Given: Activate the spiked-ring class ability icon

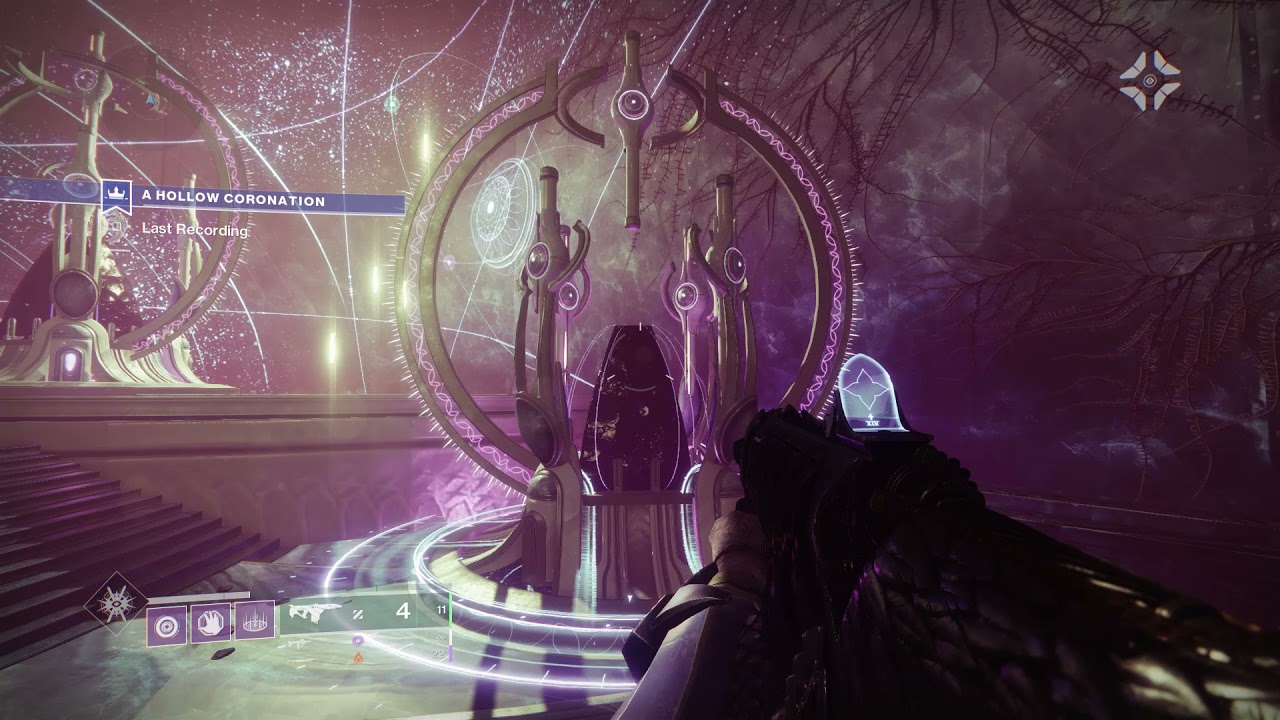Looking at the screenshot, I should [x=255, y=620].
